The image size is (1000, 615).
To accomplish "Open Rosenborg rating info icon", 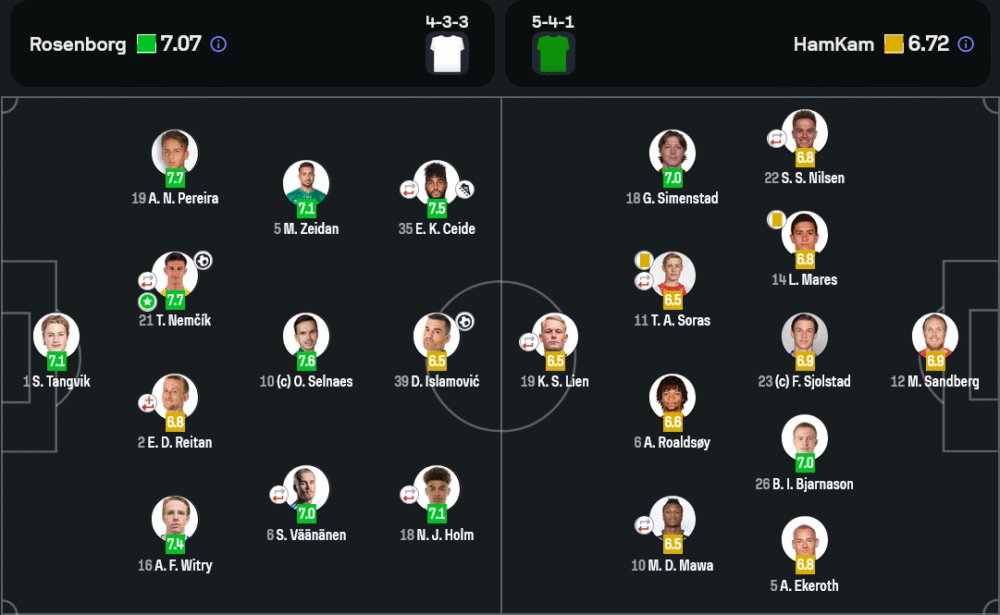I will click(x=219, y=44).
